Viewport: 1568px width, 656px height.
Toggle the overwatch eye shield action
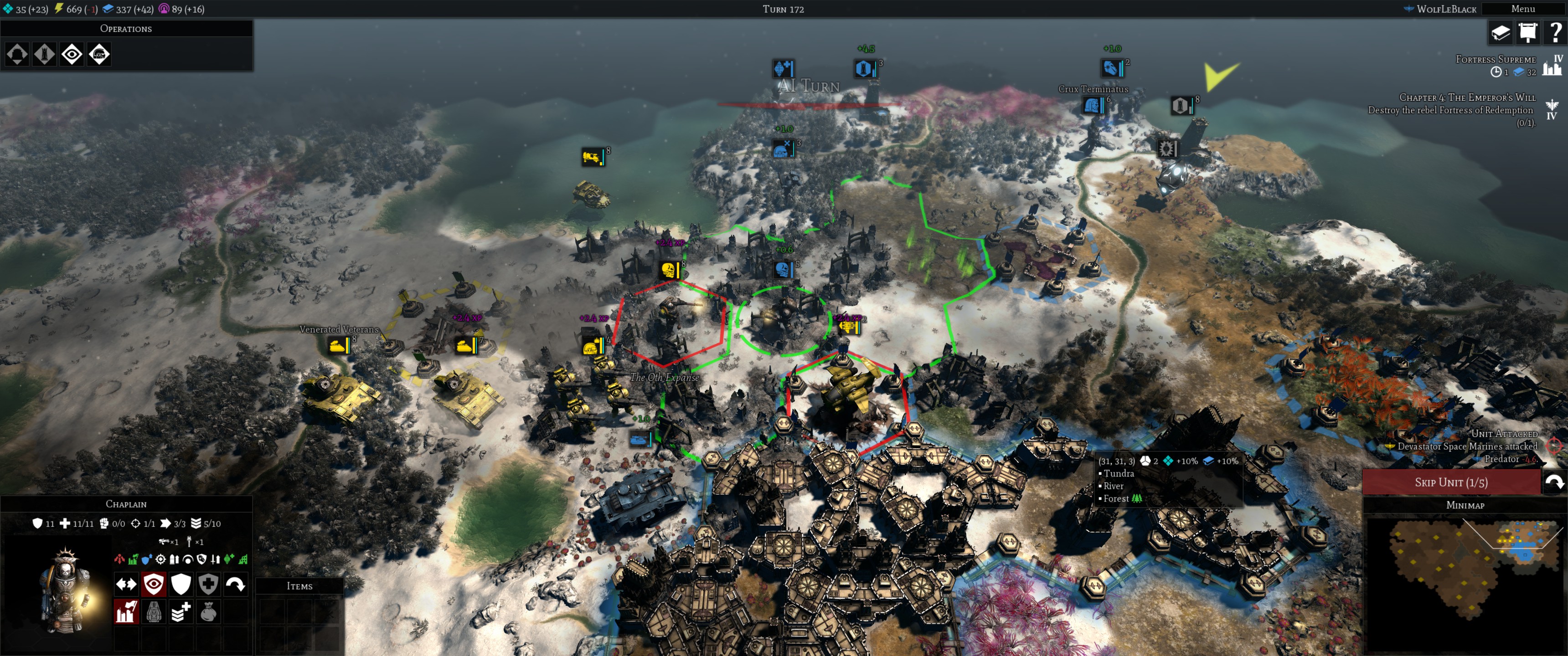pyautogui.click(x=154, y=584)
